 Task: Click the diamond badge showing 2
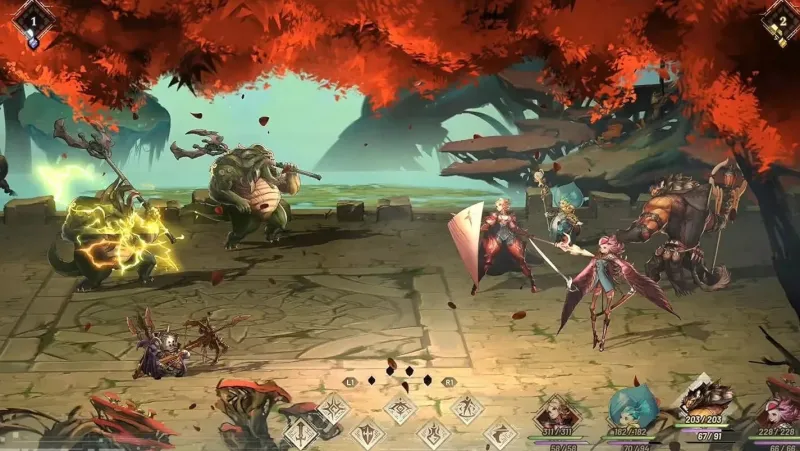(780, 18)
